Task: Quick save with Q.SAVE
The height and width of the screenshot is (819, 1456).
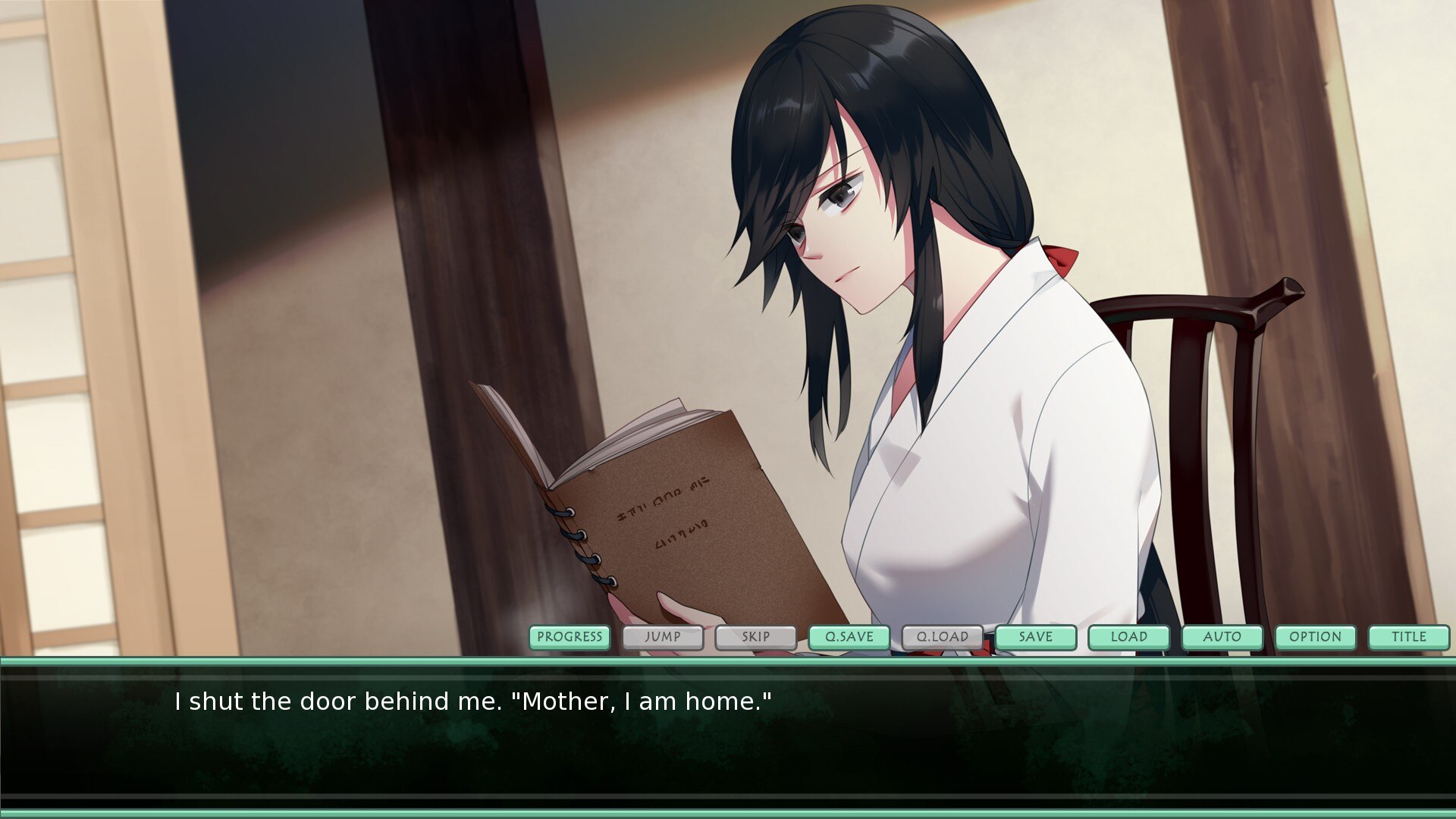Action: point(849,637)
